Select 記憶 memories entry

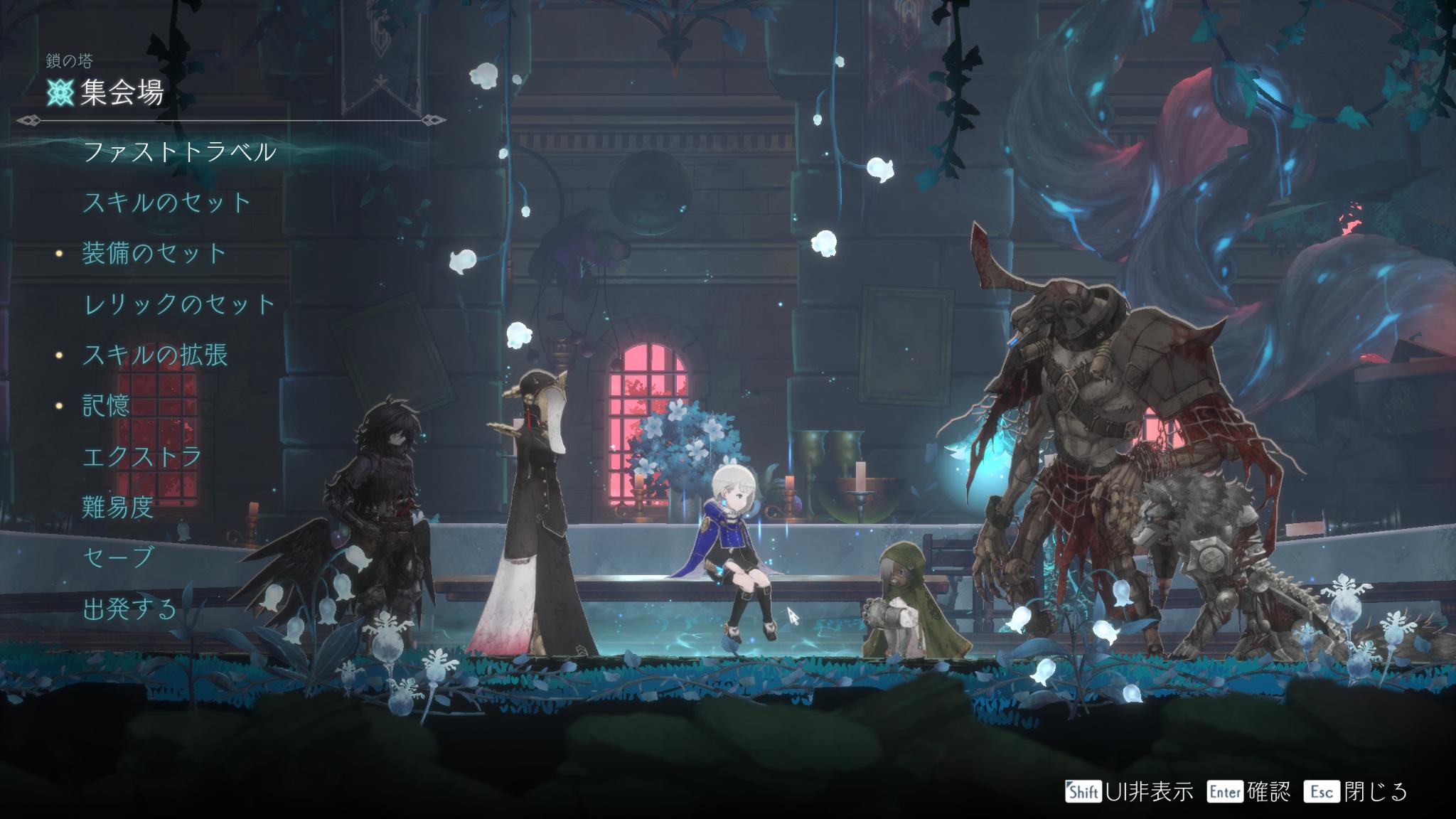tap(107, 405)
